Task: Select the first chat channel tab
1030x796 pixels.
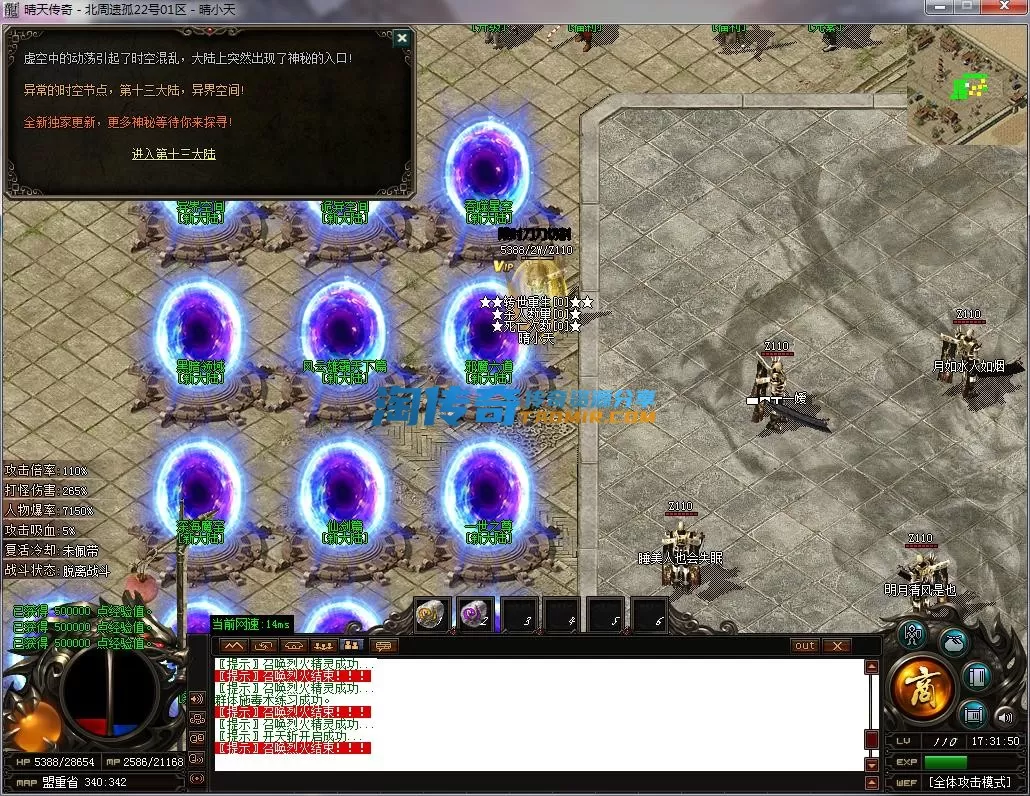Action: (234, 646)
